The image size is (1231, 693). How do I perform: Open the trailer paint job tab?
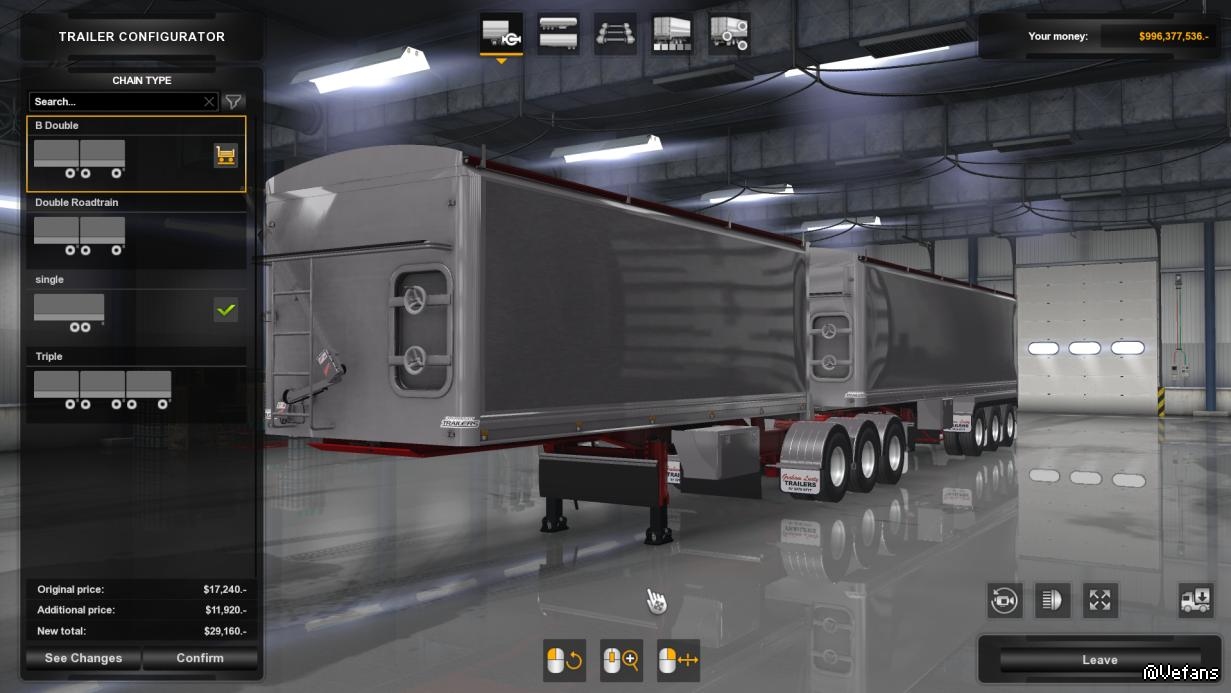tap(672, 34)
